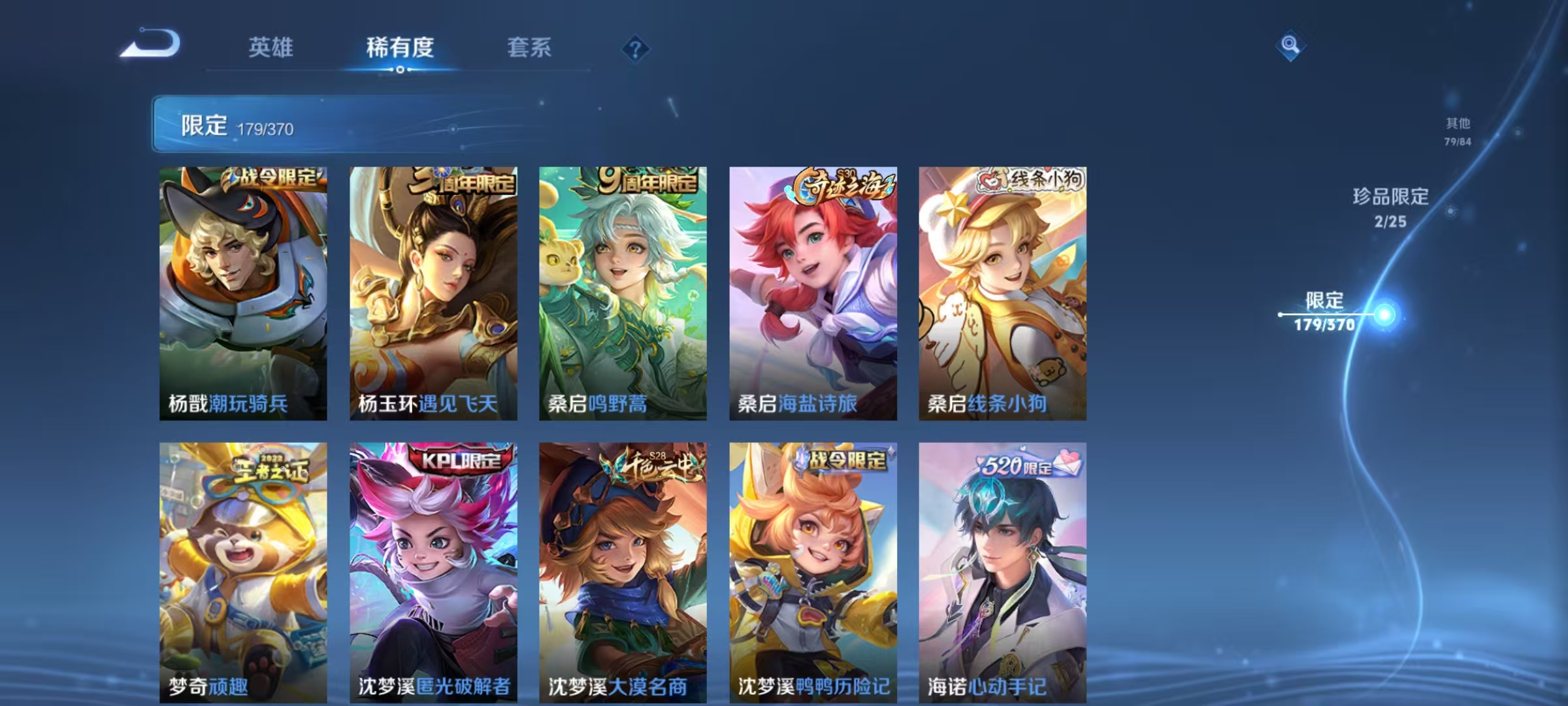Open the help question mark icon
This screenshot has height=706, width=1568.
(x=637, y=49)
